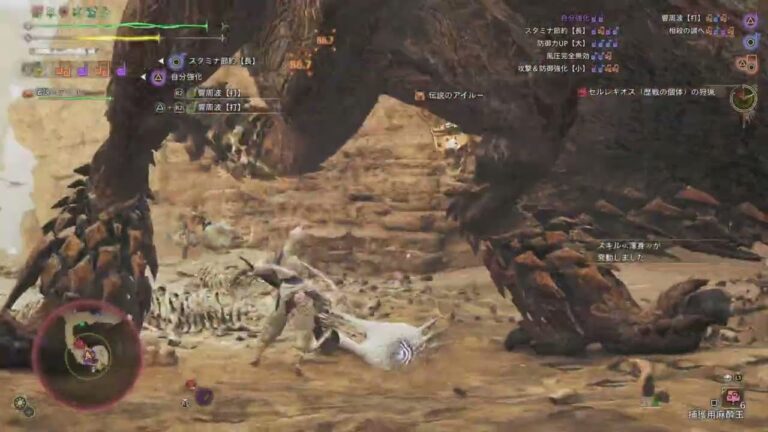Open the circular minimap

tap(87, 353)
